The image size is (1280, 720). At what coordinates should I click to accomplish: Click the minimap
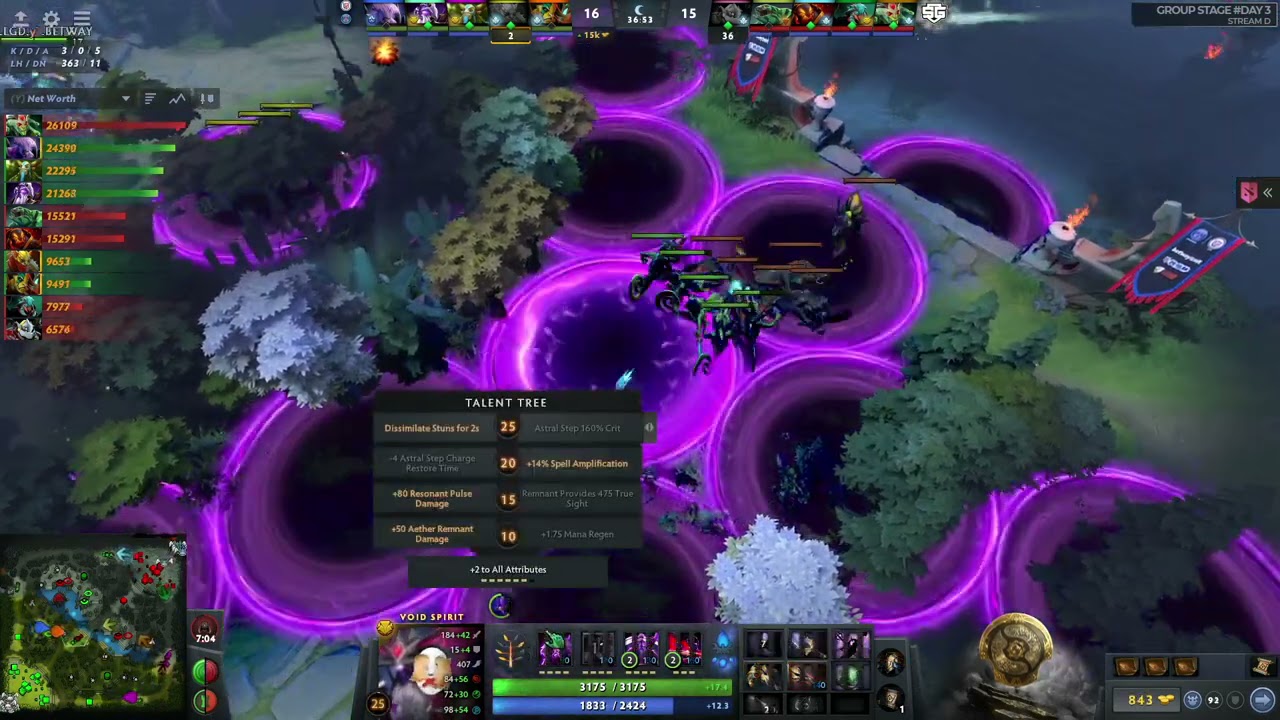coord(93,627)
